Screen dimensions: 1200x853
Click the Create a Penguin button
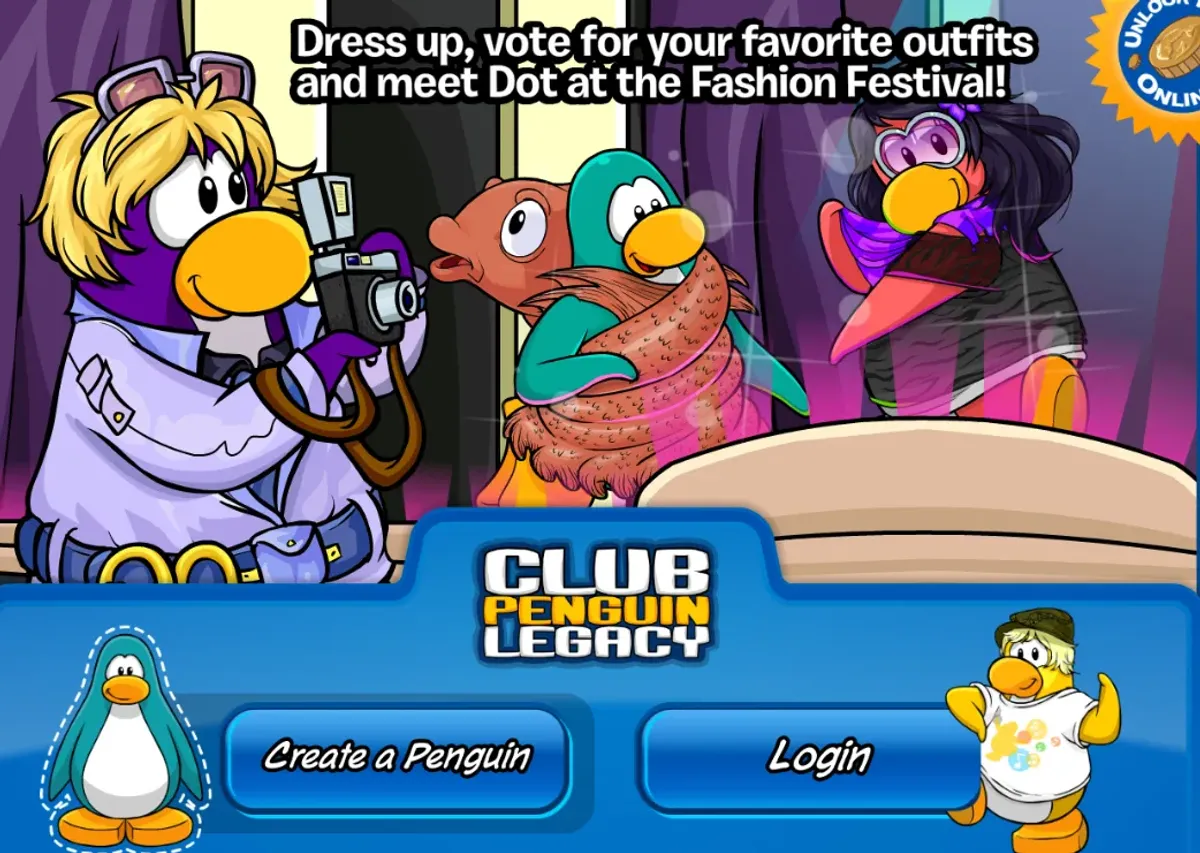click(x=397, y=757)
